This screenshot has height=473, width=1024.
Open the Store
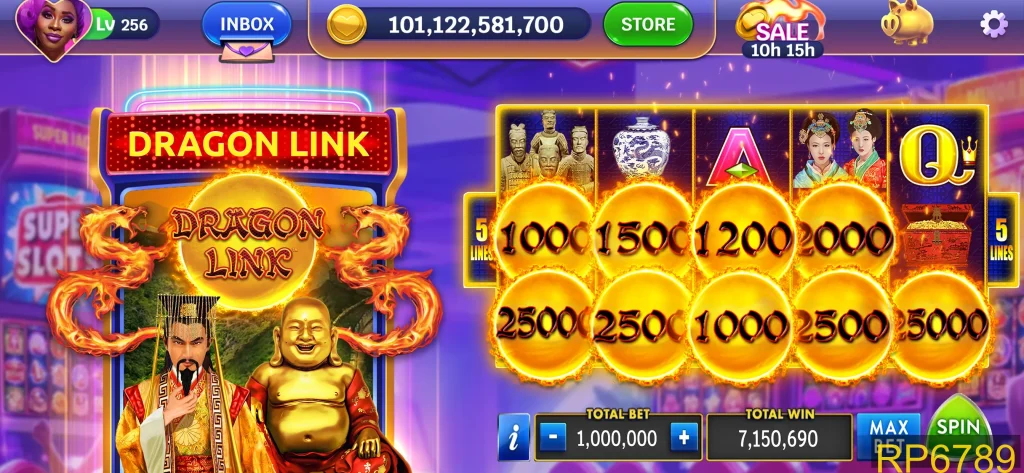647,24
